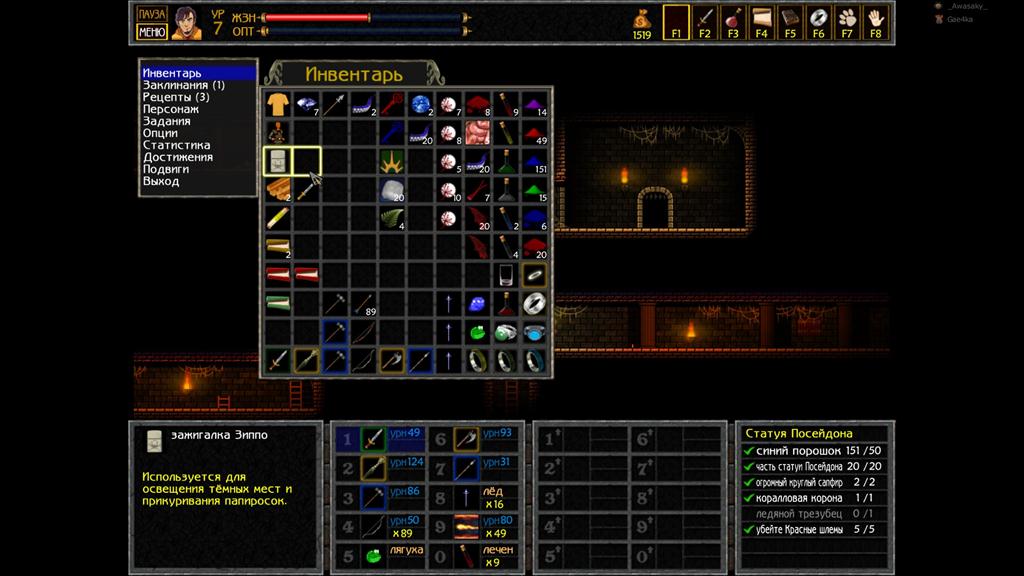Open the Персонаж character page
The width and height of the screenshot is (1024, 576).
tap(170, 109)
